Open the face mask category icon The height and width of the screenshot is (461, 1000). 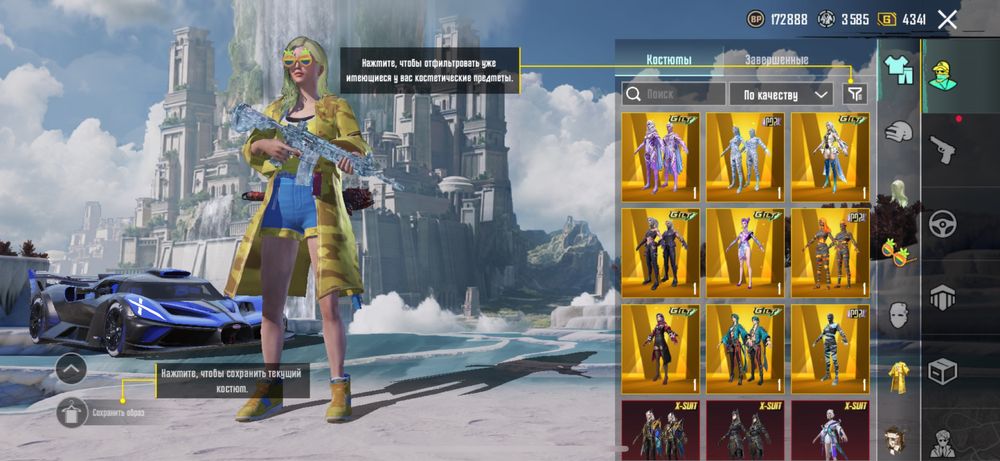(899, 315)
